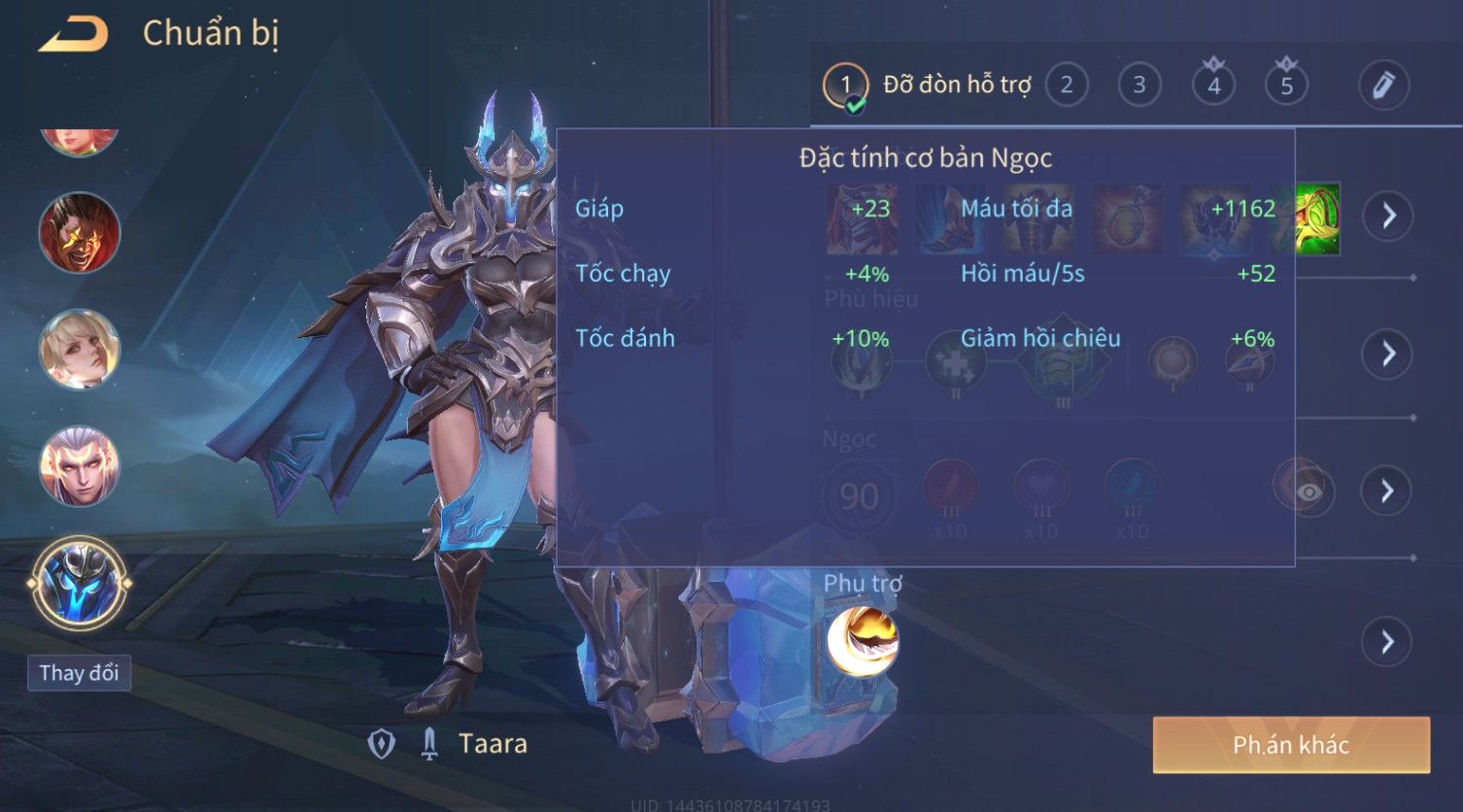The width and height of the screenshot is (1463, 812).
Task: Switch to build preset 3
Action: 1140,85
